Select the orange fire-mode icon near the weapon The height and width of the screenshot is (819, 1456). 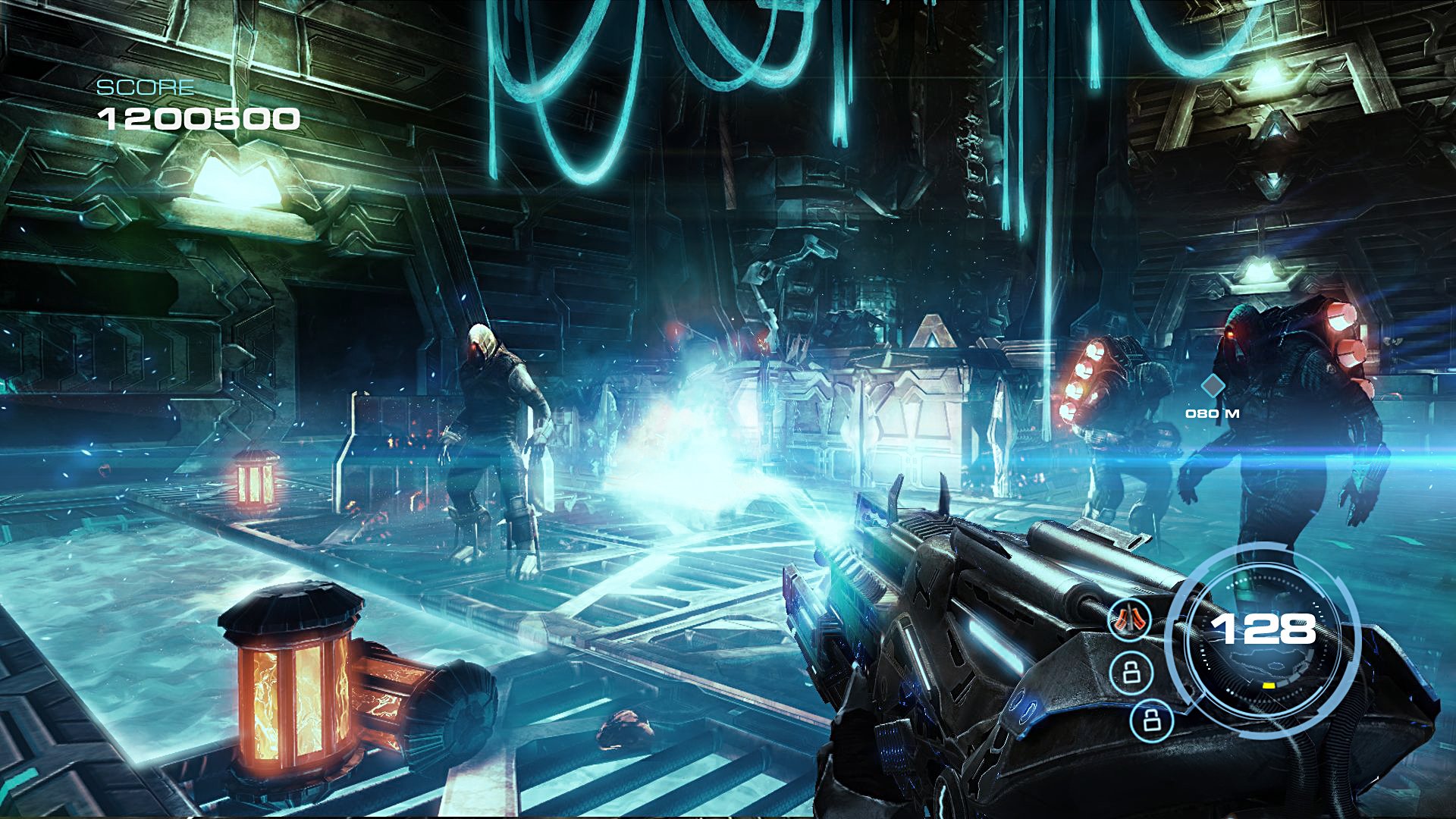[x=1128, y=620]
